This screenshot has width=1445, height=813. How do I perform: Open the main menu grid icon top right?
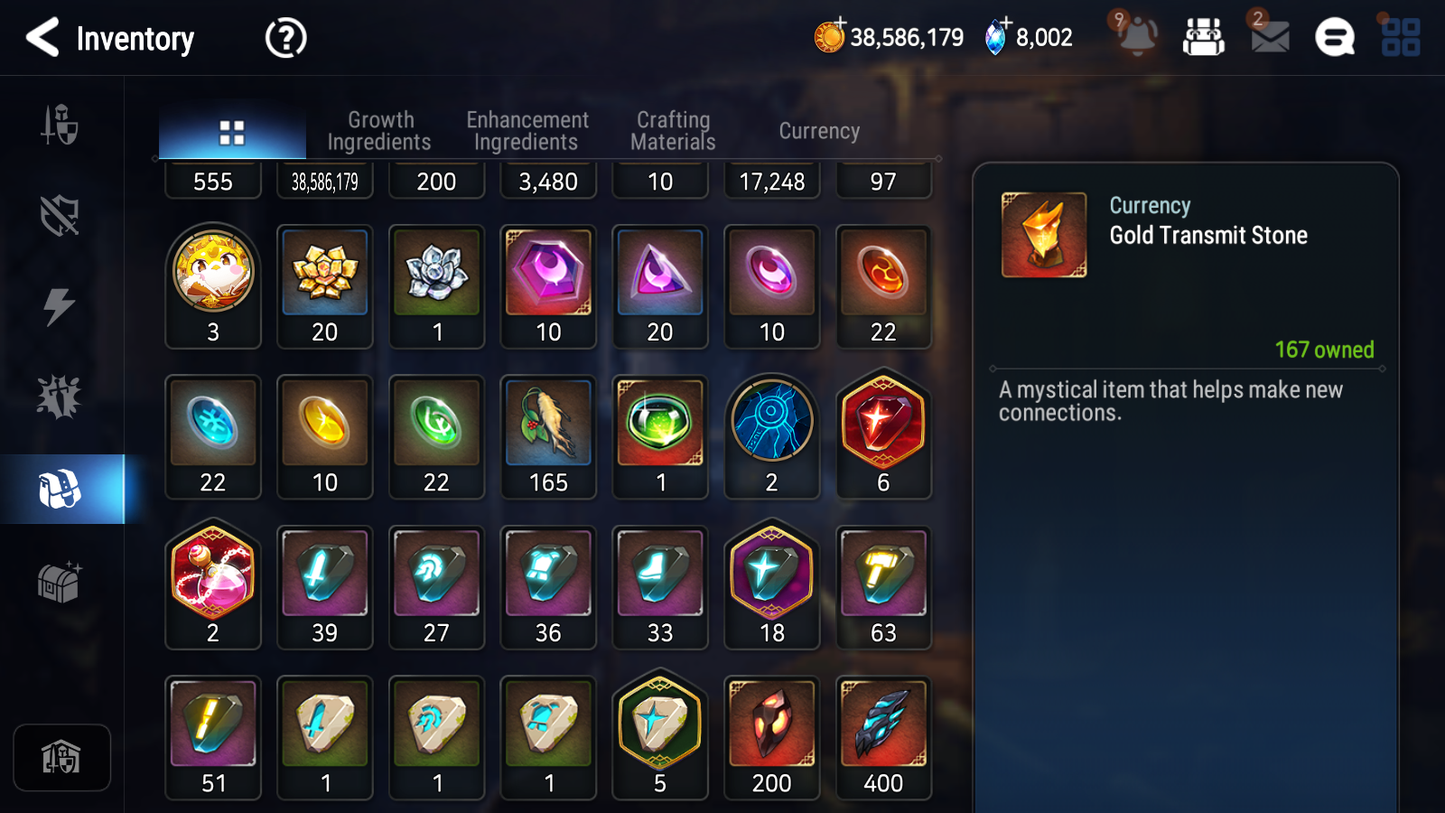point(1399,37)
